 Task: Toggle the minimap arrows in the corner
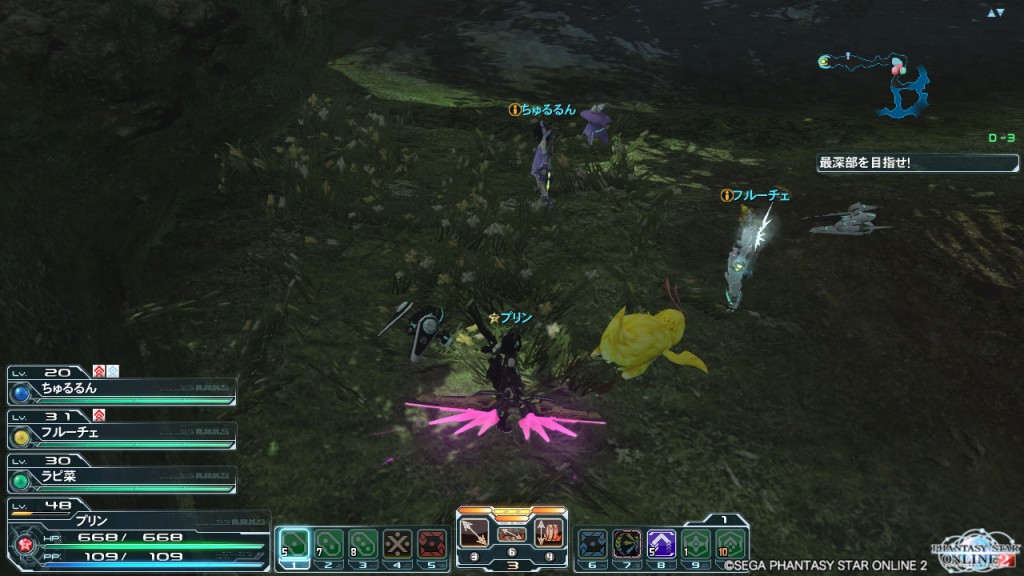tap(995, 13)
